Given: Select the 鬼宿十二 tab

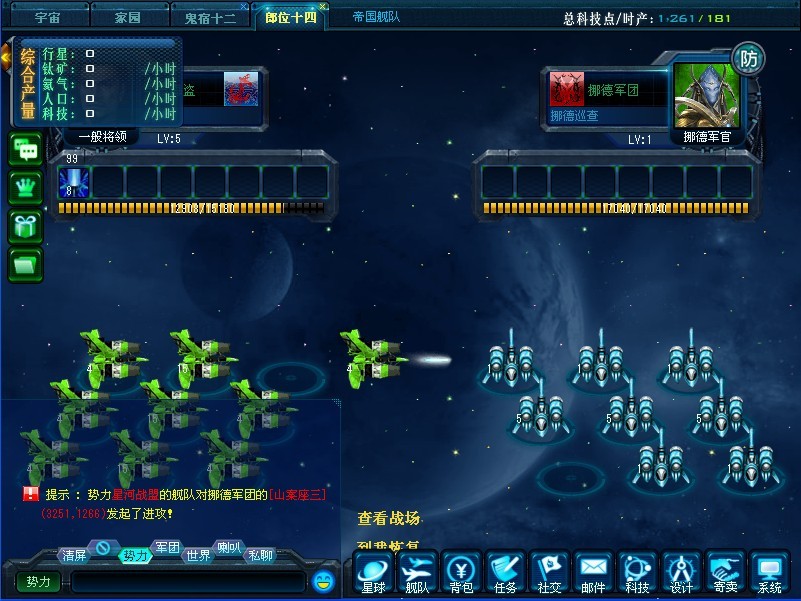Looking at the screenshot, I should click(210, 18).
